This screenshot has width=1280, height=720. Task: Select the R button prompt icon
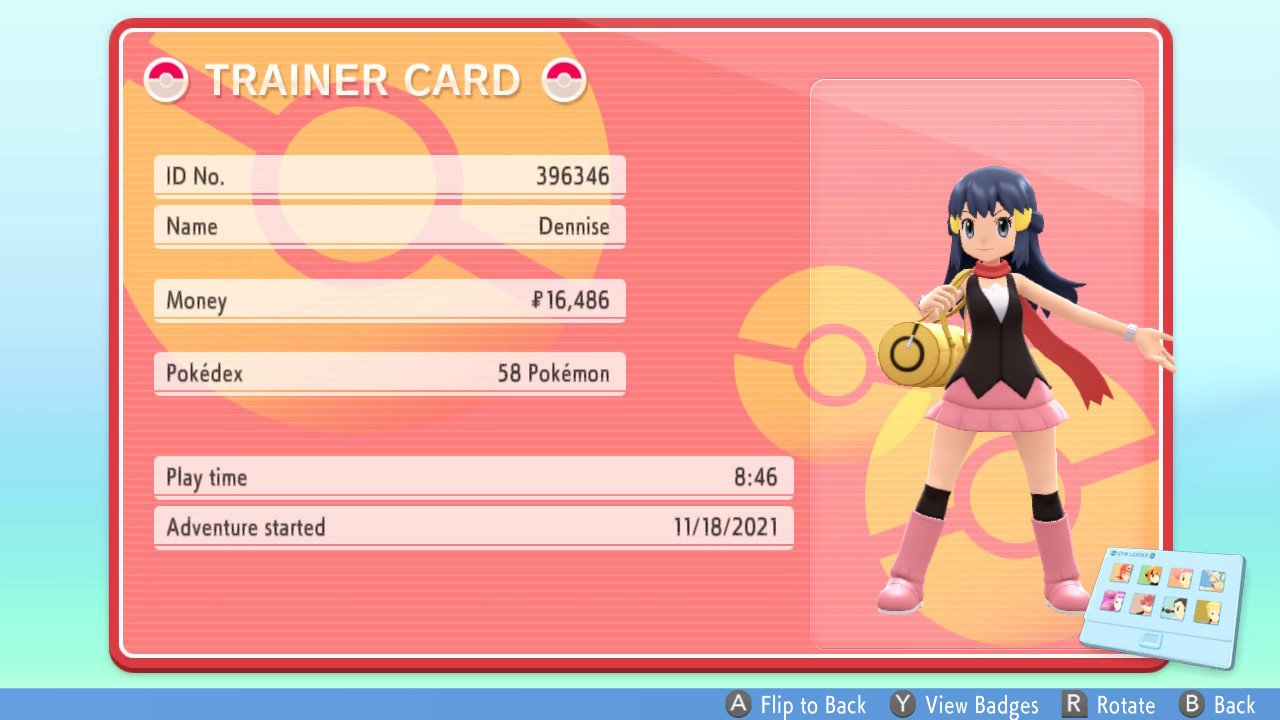pyautogui.click(x=1074, y=704)
